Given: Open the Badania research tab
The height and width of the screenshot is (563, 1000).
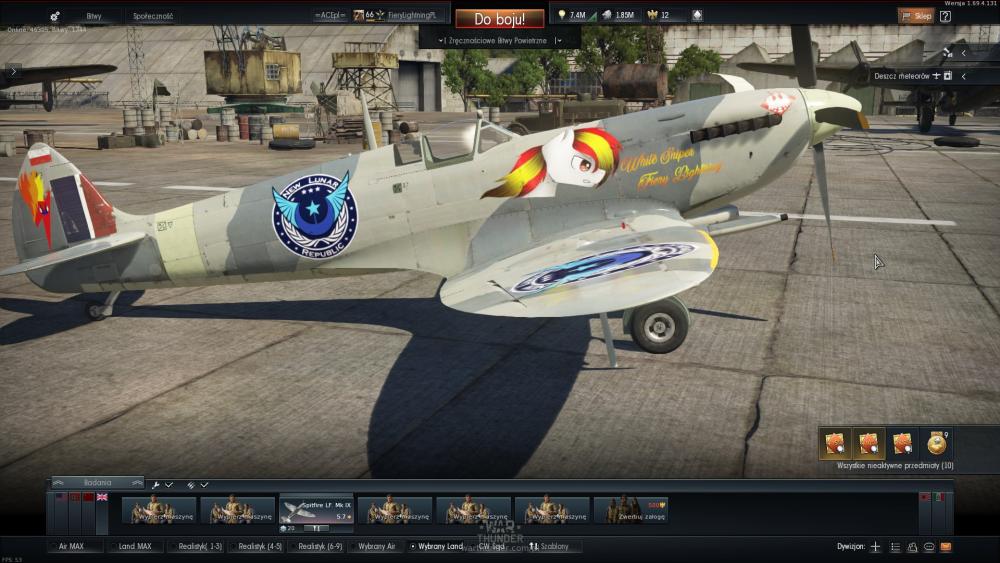Looking at the screenshot, I should [97, 483].
